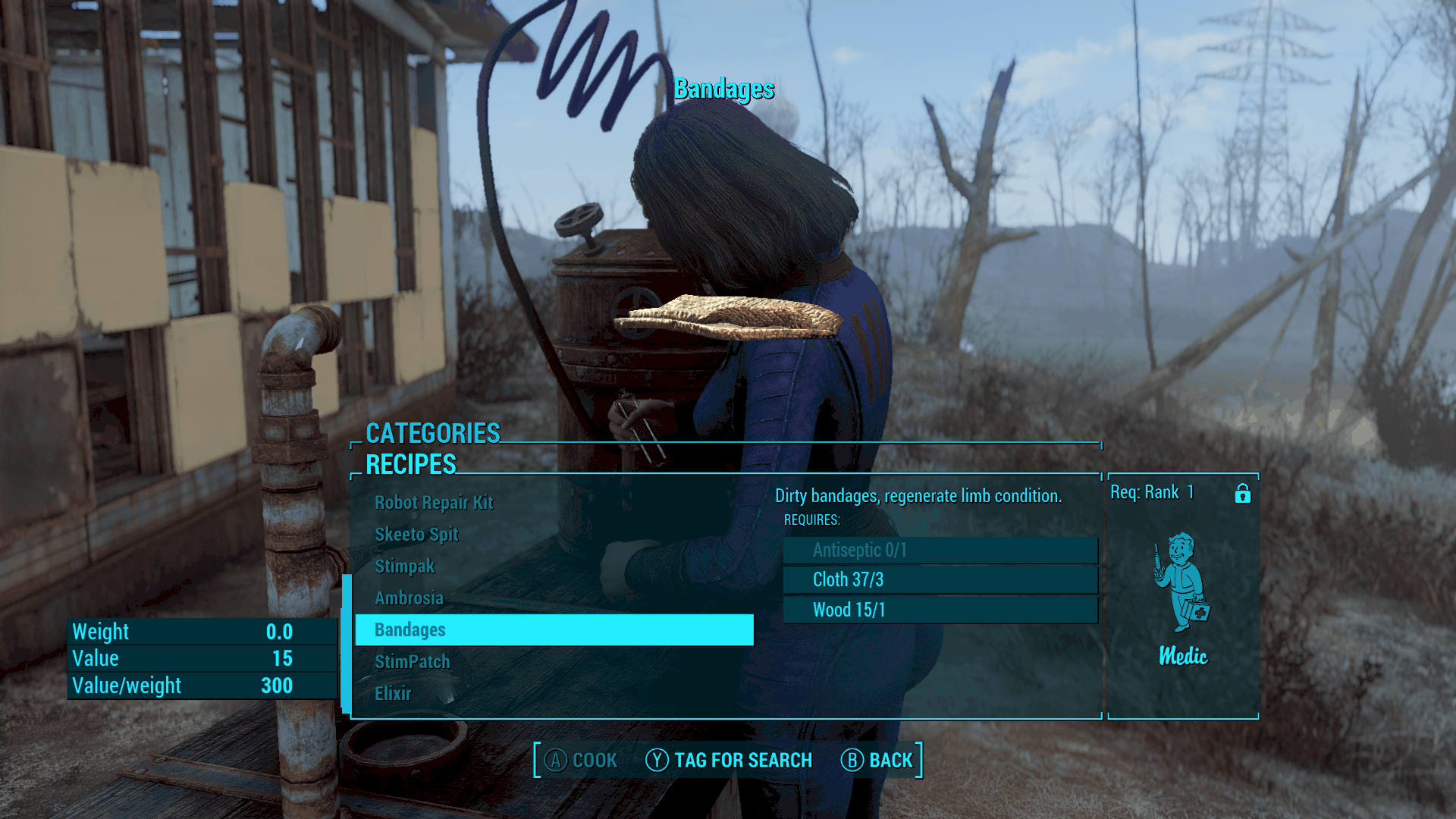Screen dimensions: 1456x819
Task: Tag missing components for search
Action: click(729, 761)
